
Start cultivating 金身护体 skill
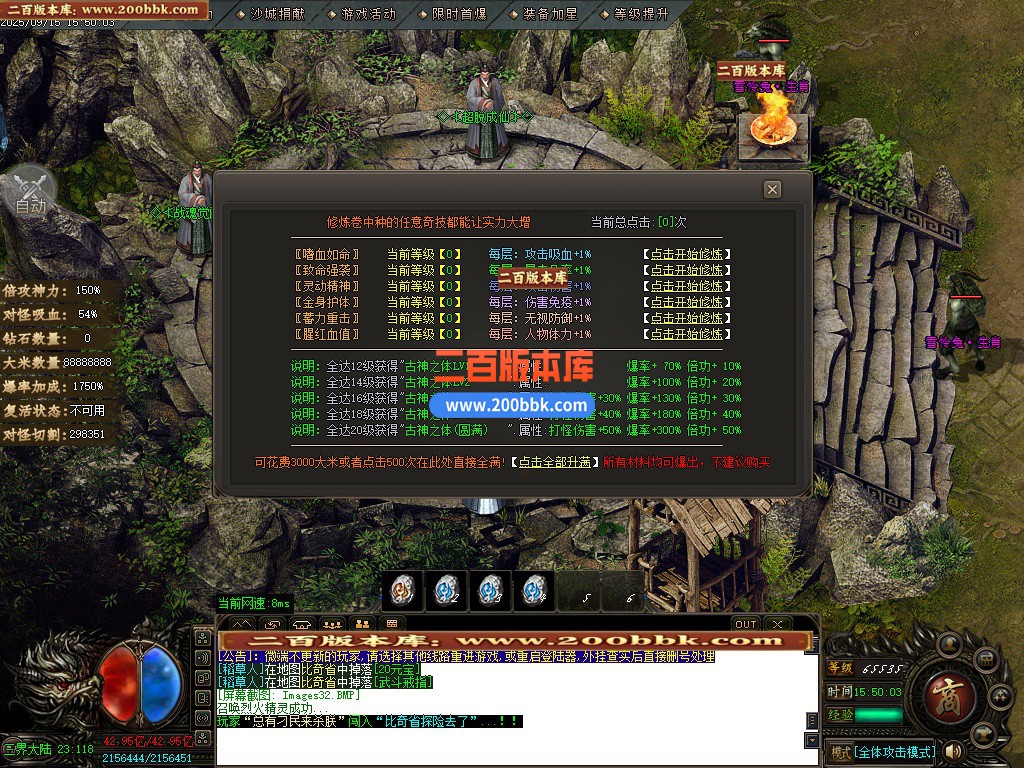[x=685, y=302]
